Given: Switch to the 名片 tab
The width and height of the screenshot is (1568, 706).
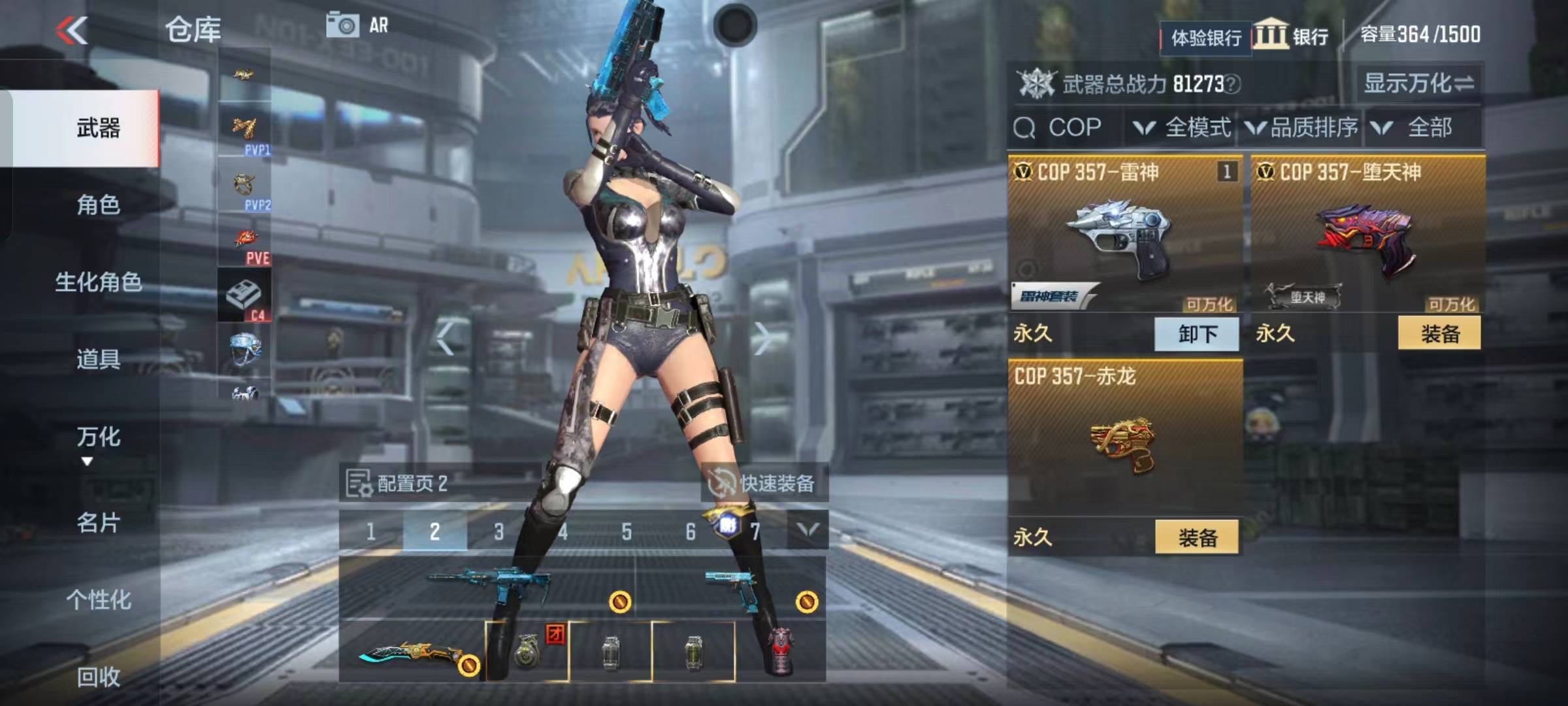Looking at the screenshot, I should (x=98, y=523).
